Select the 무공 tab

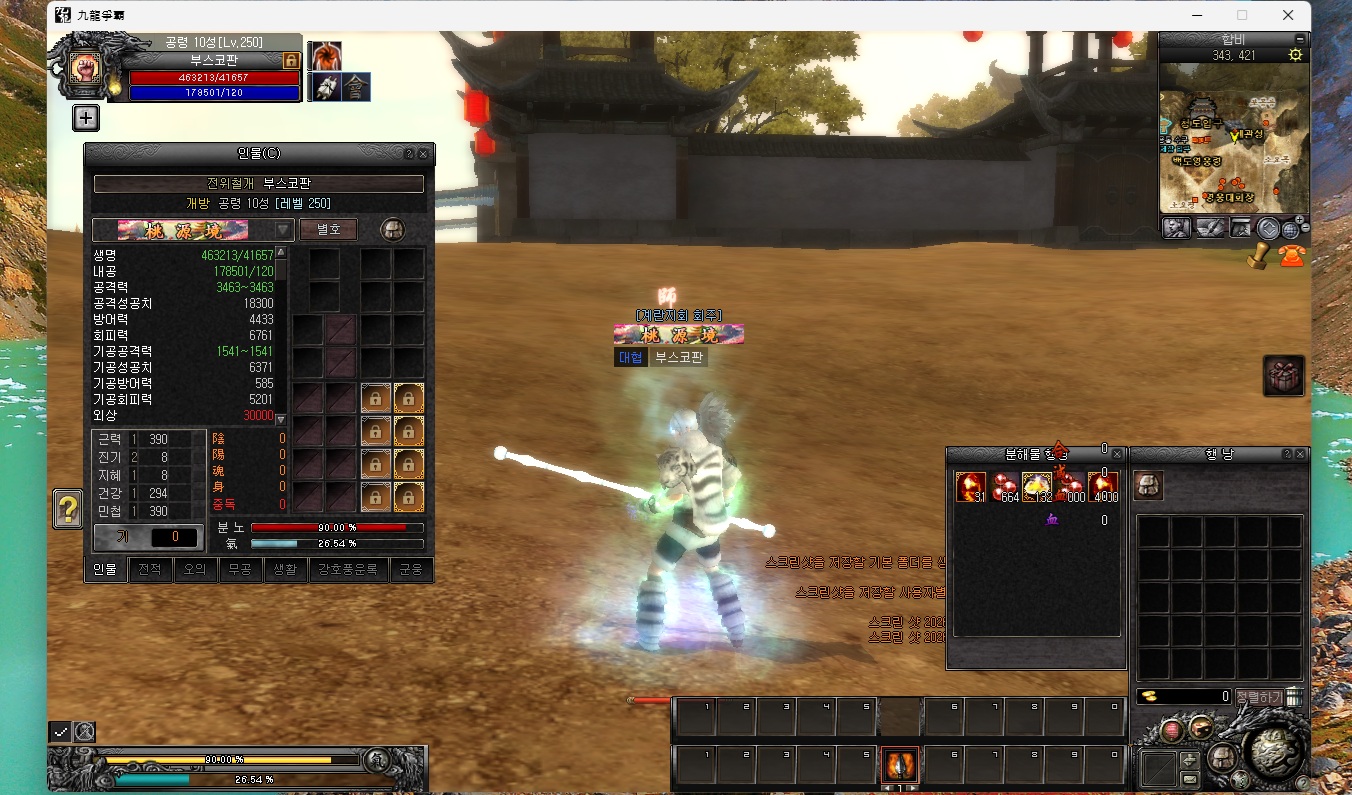[240, 570]
